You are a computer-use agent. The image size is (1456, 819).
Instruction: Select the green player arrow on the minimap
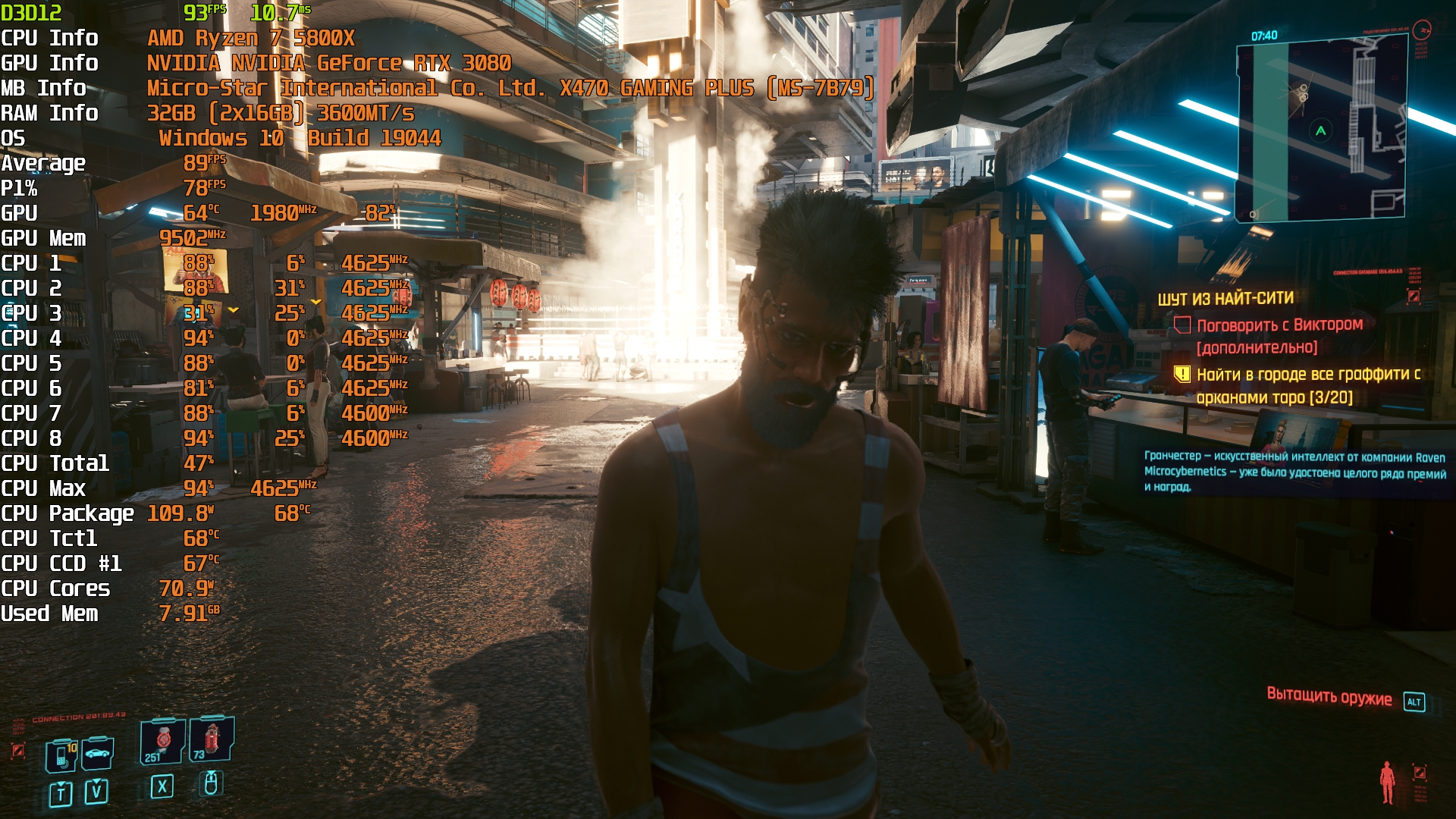point(1320,130)
